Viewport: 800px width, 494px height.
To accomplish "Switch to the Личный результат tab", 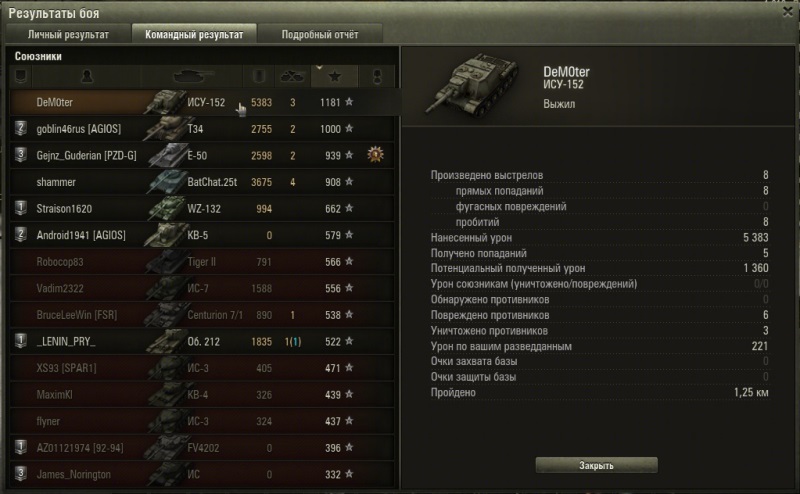I will pyautogui.click(x=68, y=34).
